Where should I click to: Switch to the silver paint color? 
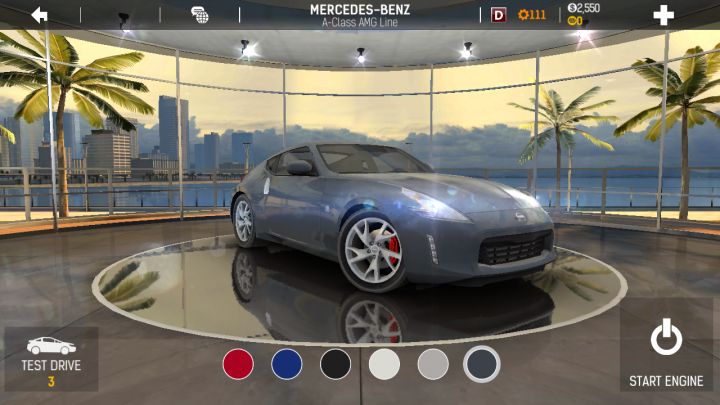(x=433, y=364)
